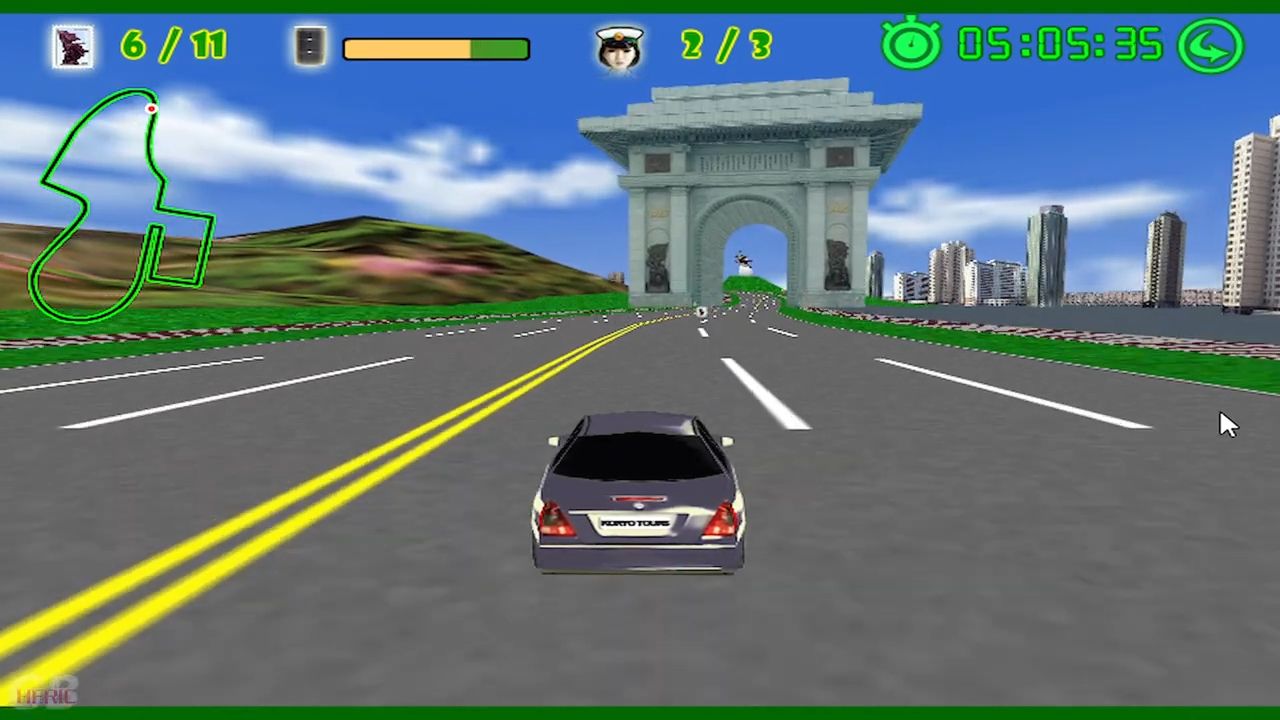Click the green back arrow button

(1210, 45)
